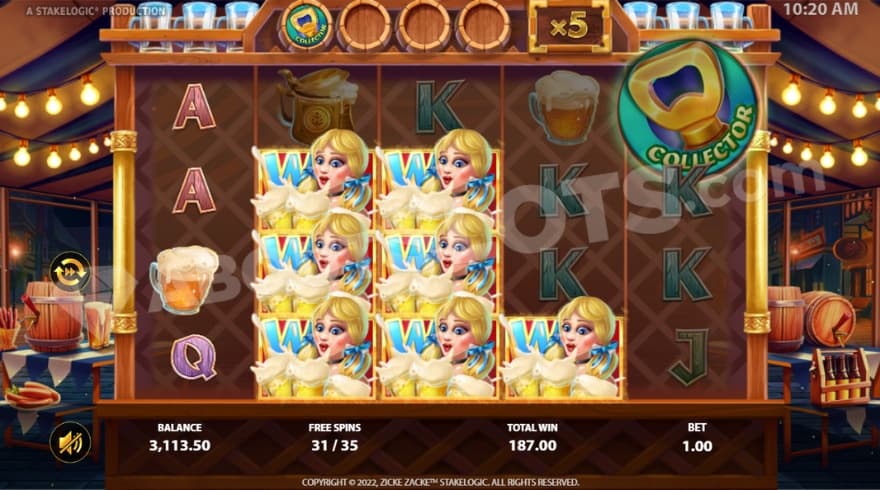
Task: Open the bet amount setting
Action: [x=697, y=437]
